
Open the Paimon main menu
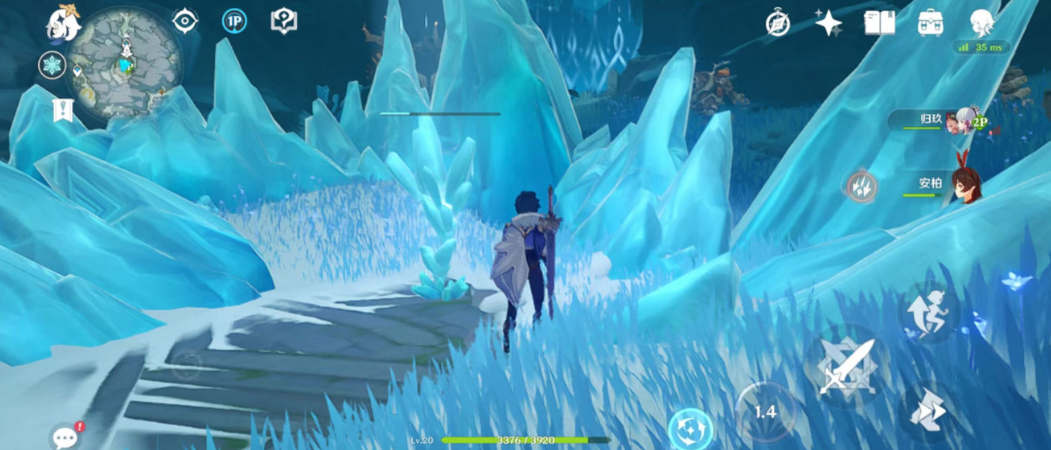[x=63, y=23]
